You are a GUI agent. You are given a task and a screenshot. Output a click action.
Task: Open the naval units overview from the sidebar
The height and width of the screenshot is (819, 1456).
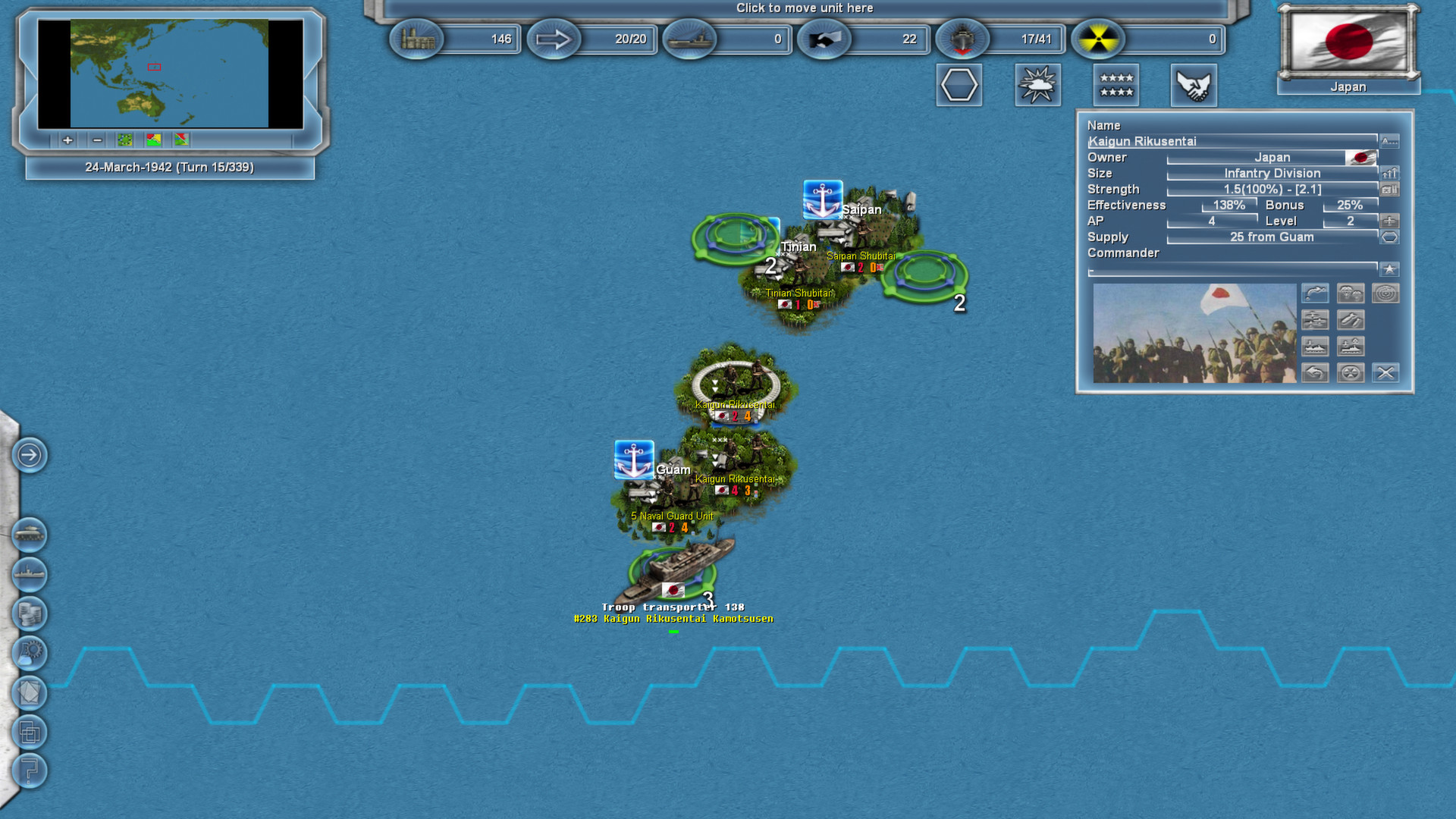(29, 574)
